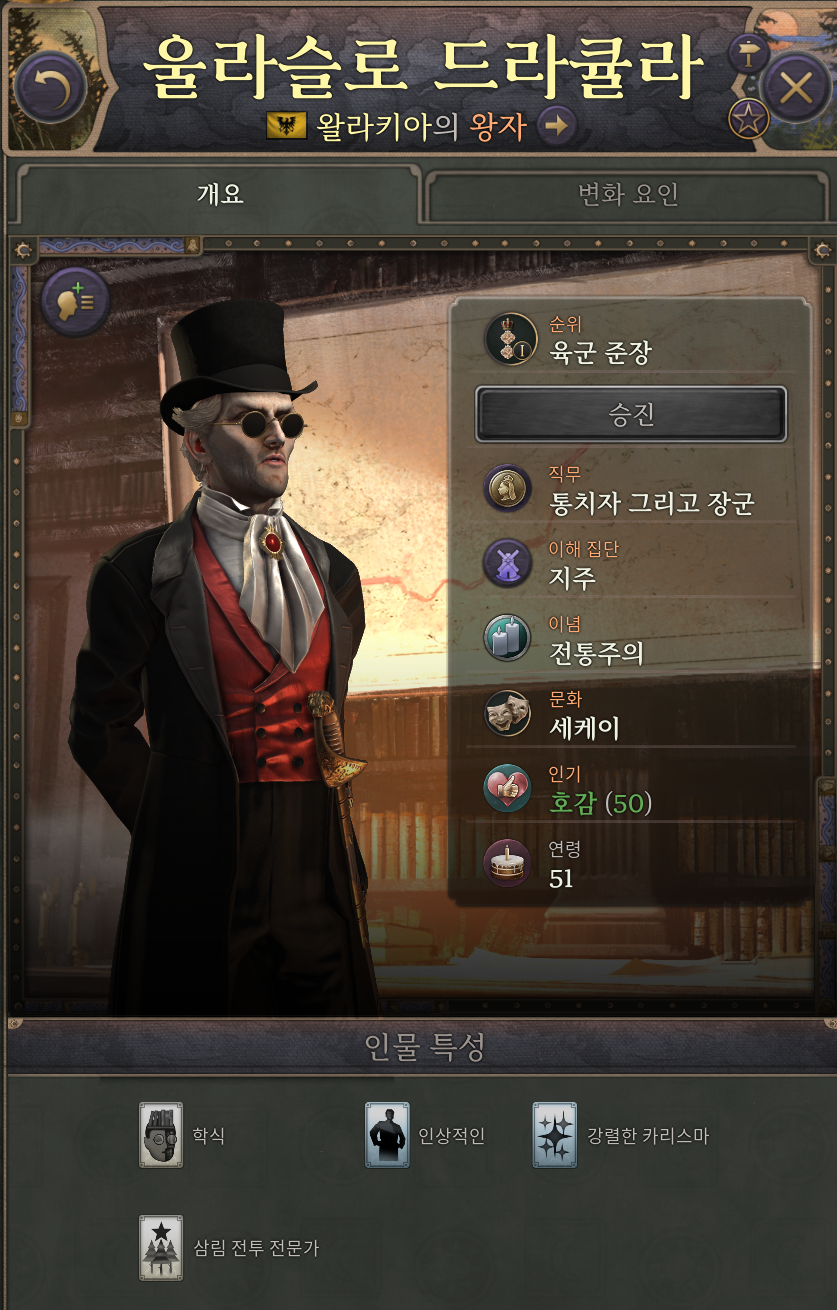Image resolution: width=837 pixels, height=1310 pixels.
Task: Click the 육군 준장 rank insignia icon
Action: [x=510, y=339]
